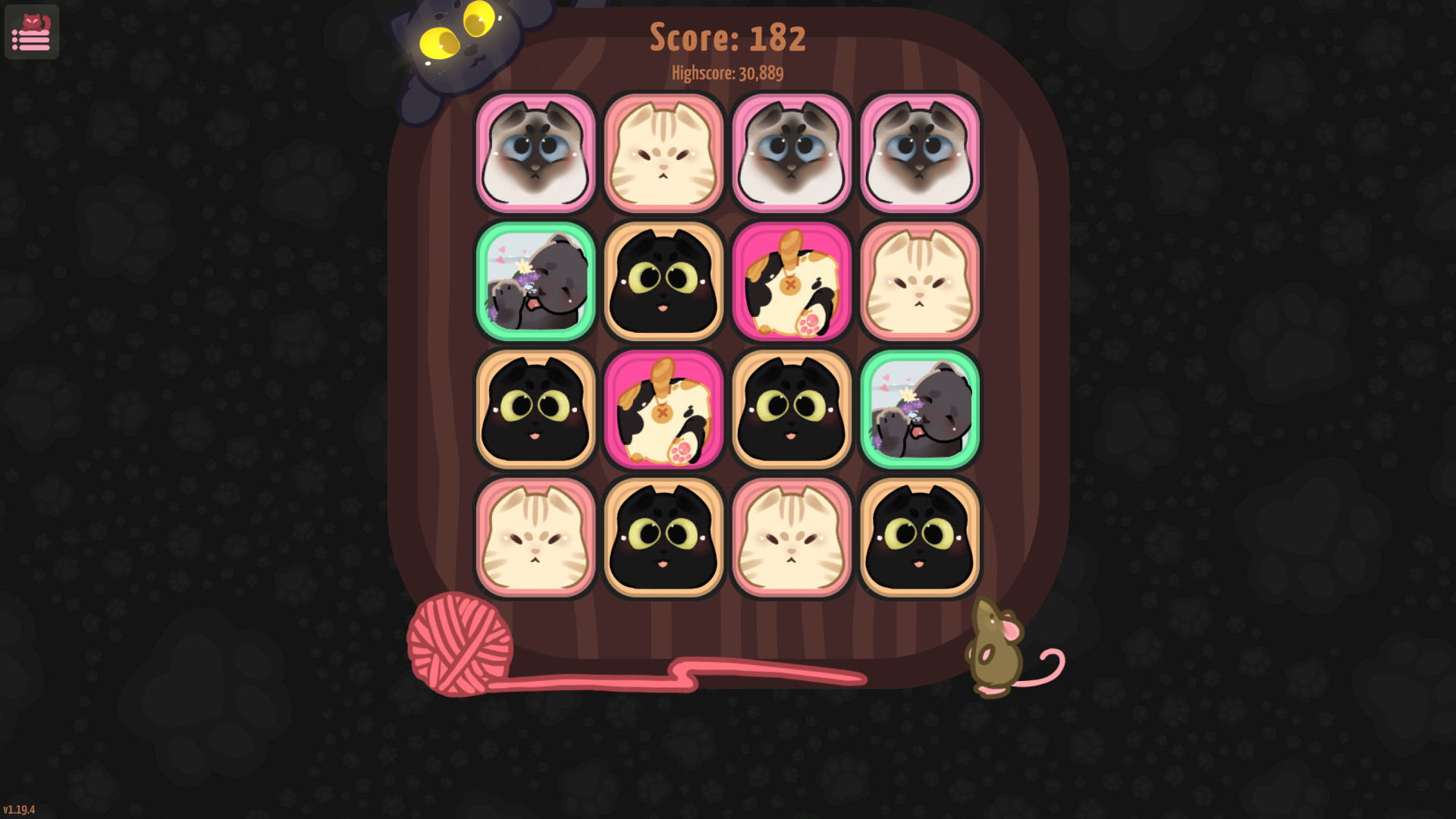This screenshot has height=819, width=1456.
Task: Select the green-bordered cuddling cats tile on the left
Action: click(x=535, y=281)
